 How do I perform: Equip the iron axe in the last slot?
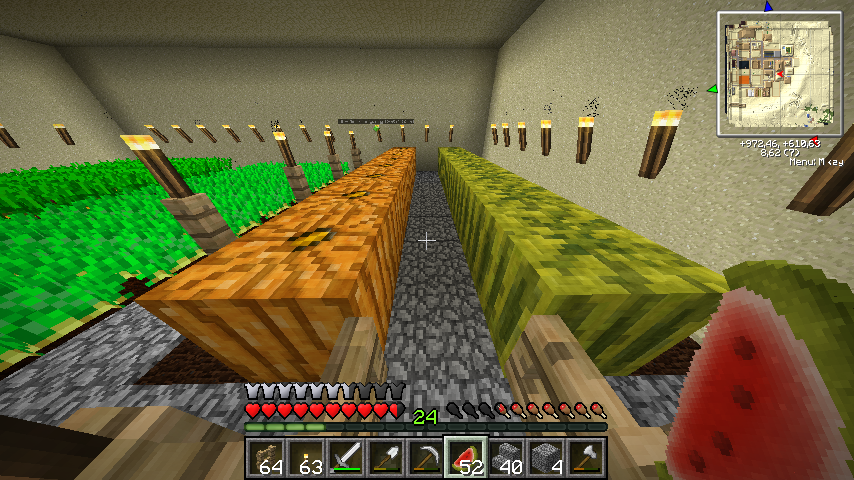point(586,459)
